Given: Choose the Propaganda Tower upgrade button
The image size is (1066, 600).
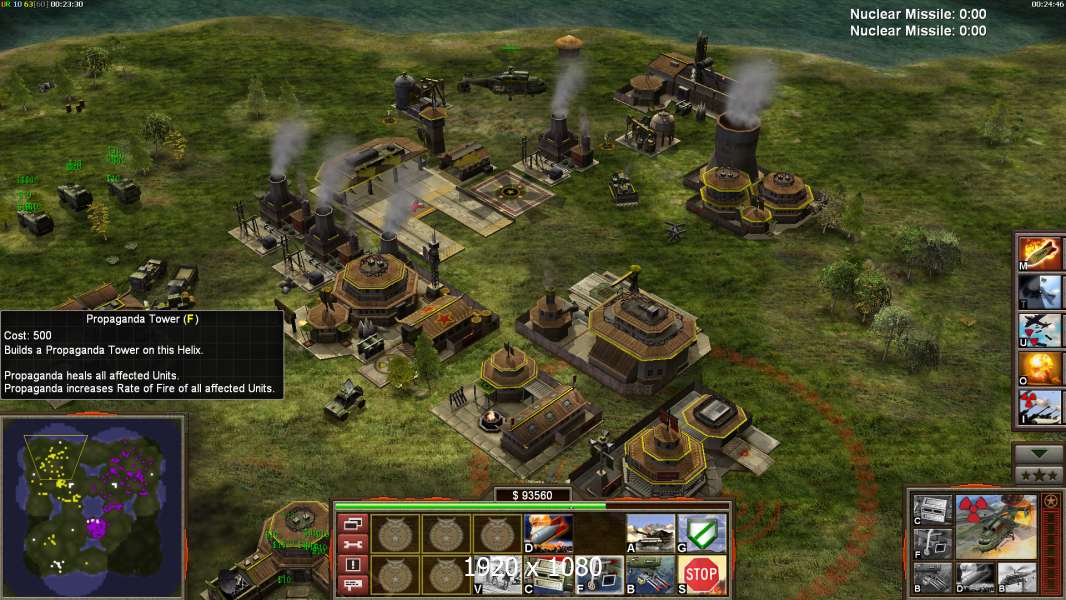Looking at the screenshot, I should click(x=599, y=575).
